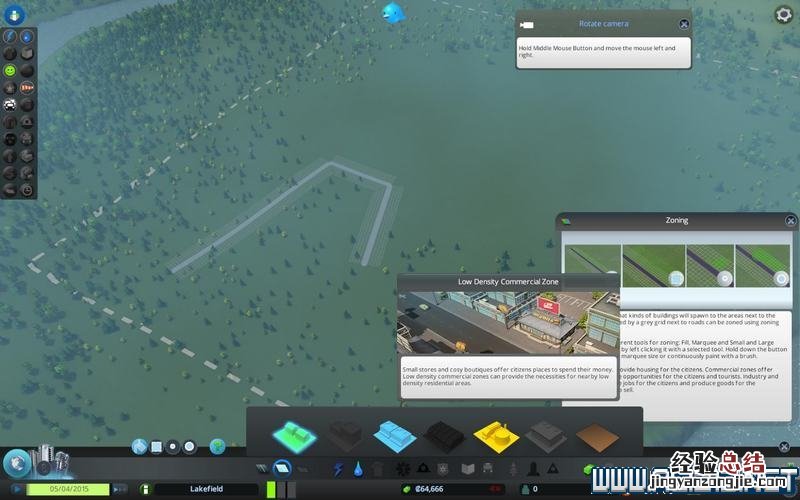Viewport: 800px width, 500px height.
Task: Select the green low density residential zone
Action: [294, 434]
